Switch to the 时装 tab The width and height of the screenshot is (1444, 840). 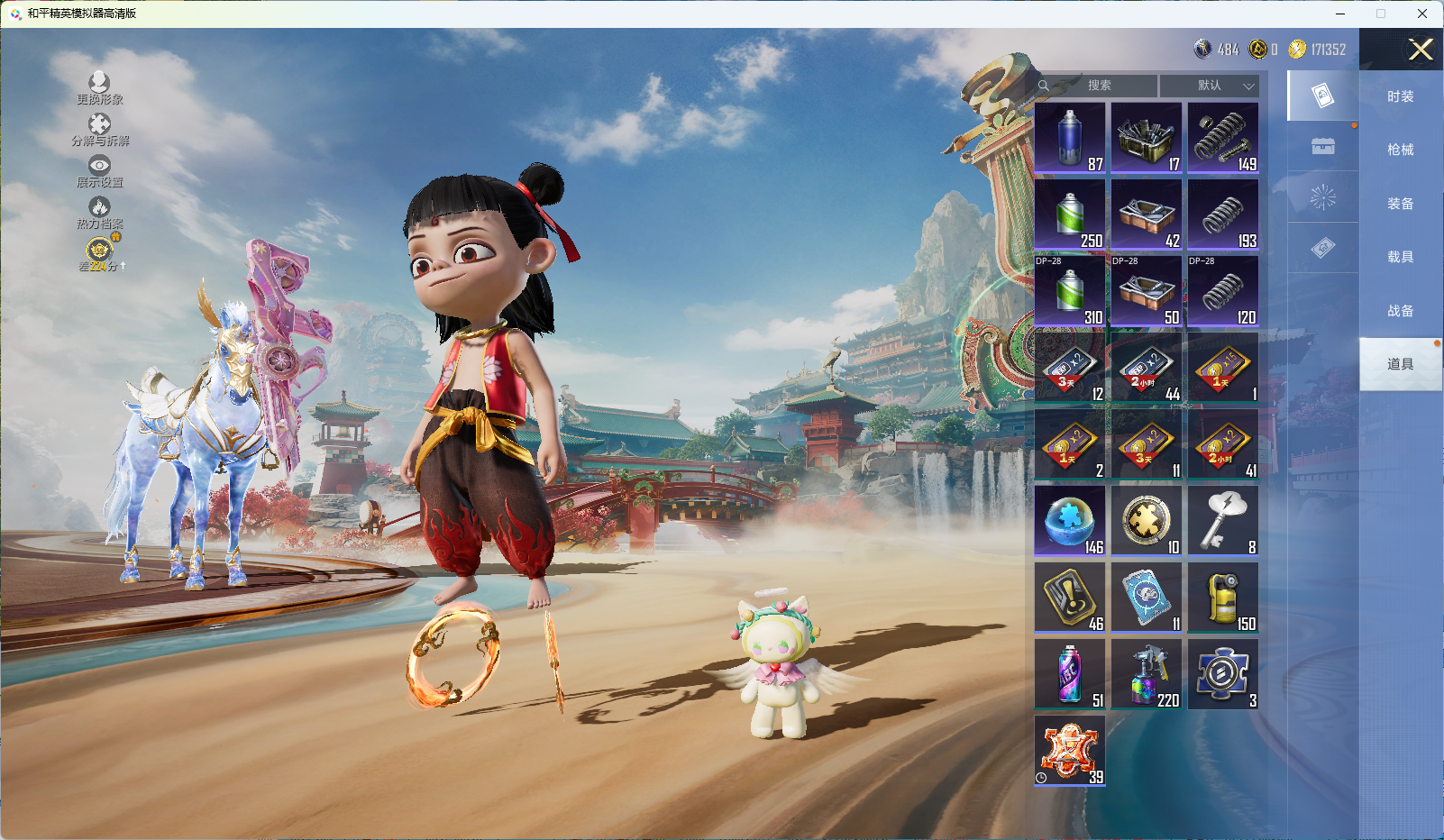(1400, 96)
